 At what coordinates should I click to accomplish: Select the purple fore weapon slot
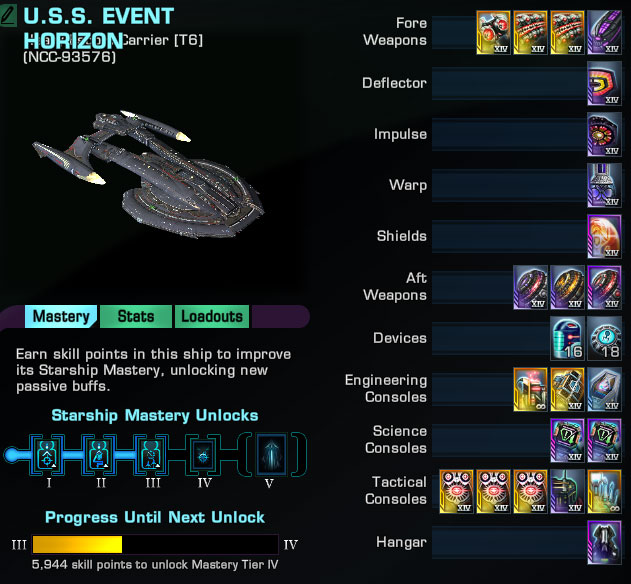coord(605,32)
